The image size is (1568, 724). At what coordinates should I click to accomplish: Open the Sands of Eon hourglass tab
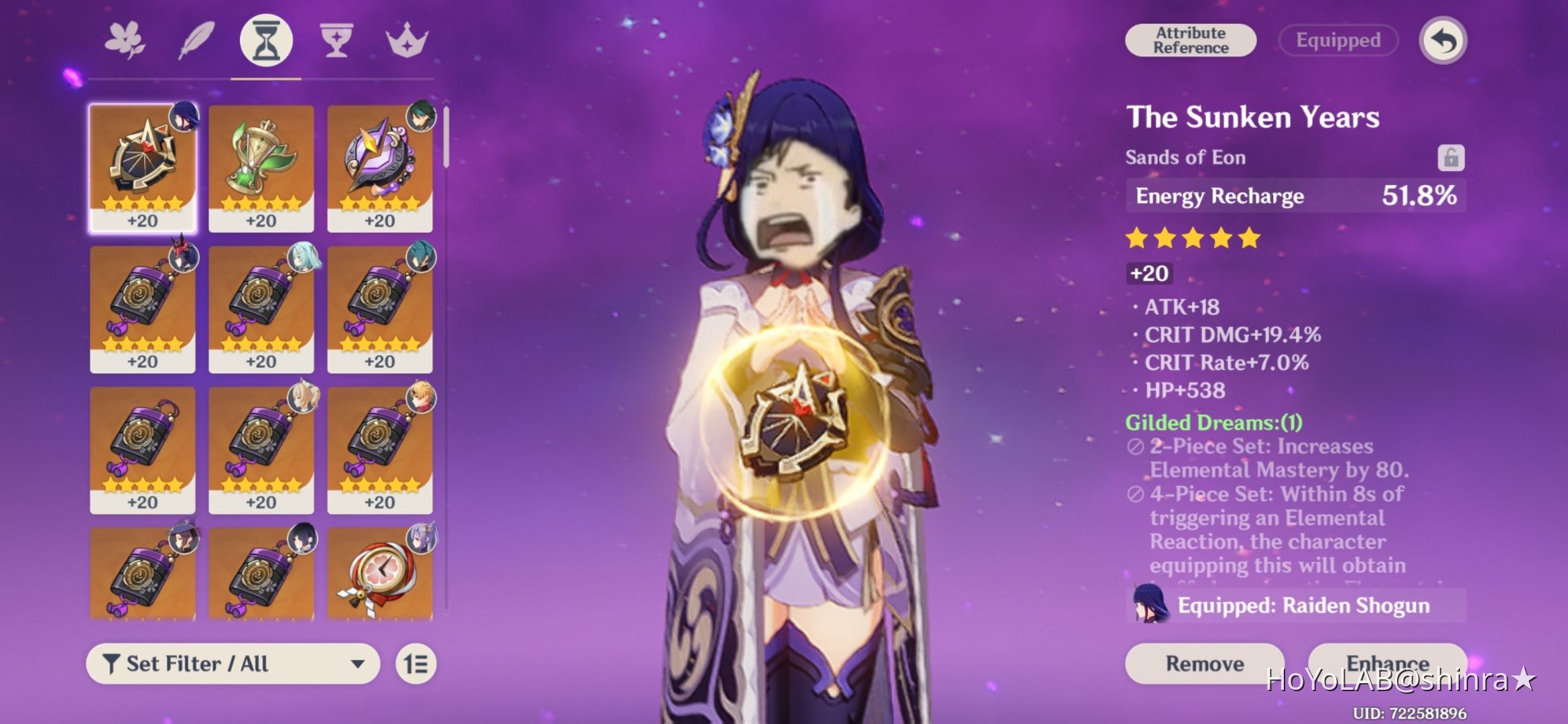click(x=267, y=40)
